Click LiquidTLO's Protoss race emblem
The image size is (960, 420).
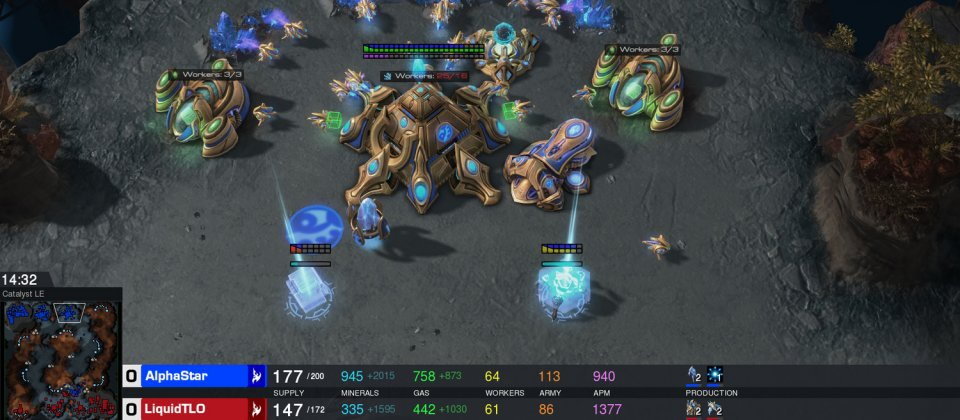click(x=257, y=408)
